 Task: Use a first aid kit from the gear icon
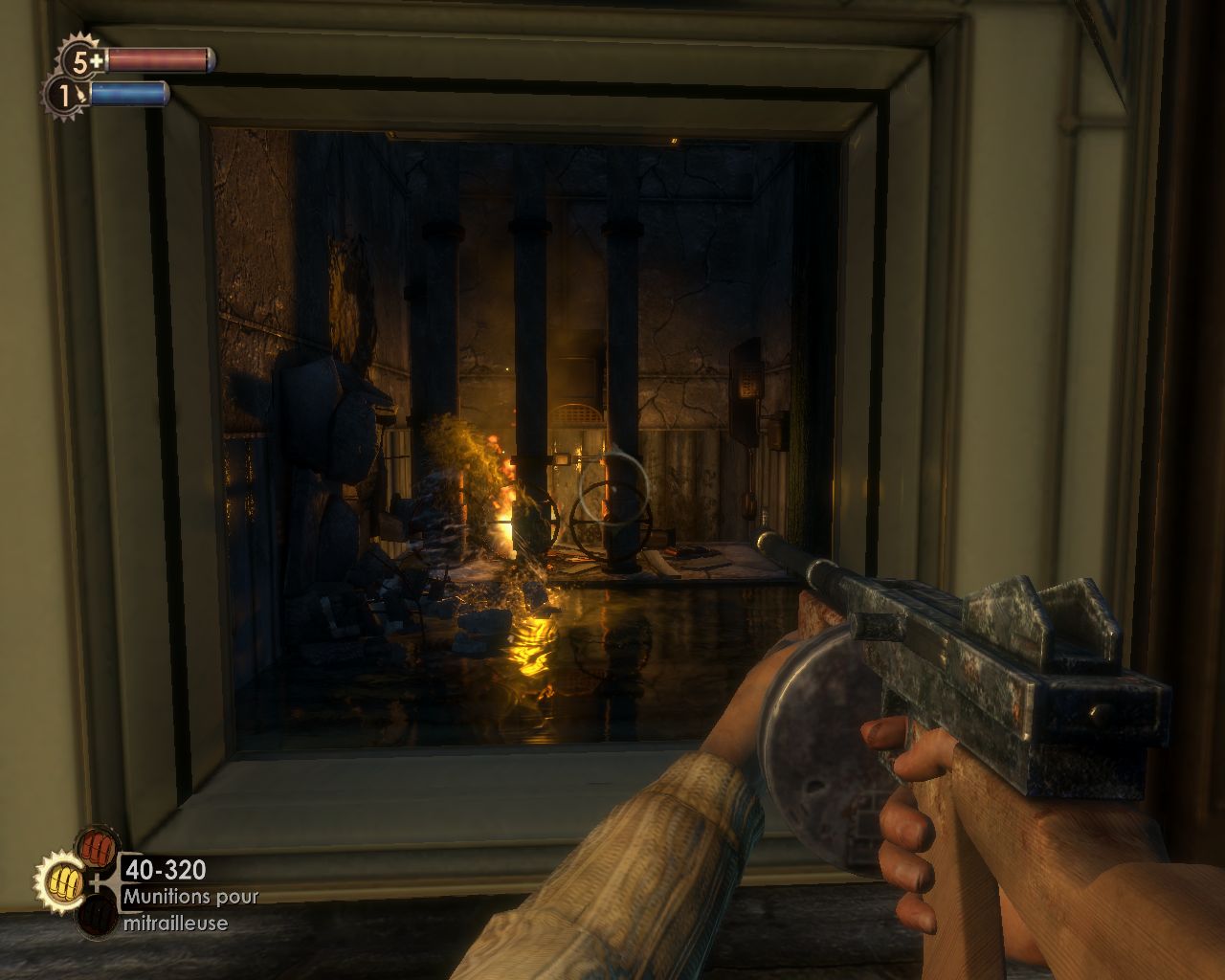82,62
